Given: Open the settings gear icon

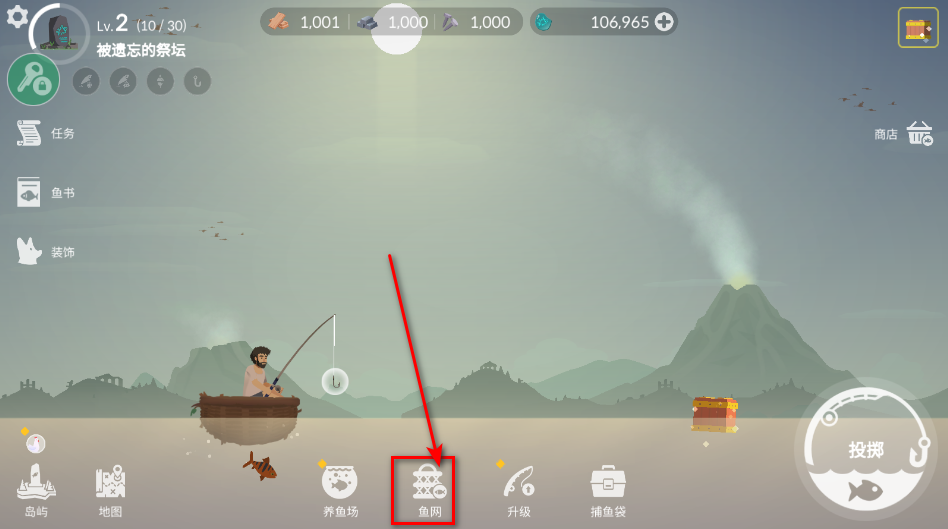Looking at the screenshot, I should (17, 16).
